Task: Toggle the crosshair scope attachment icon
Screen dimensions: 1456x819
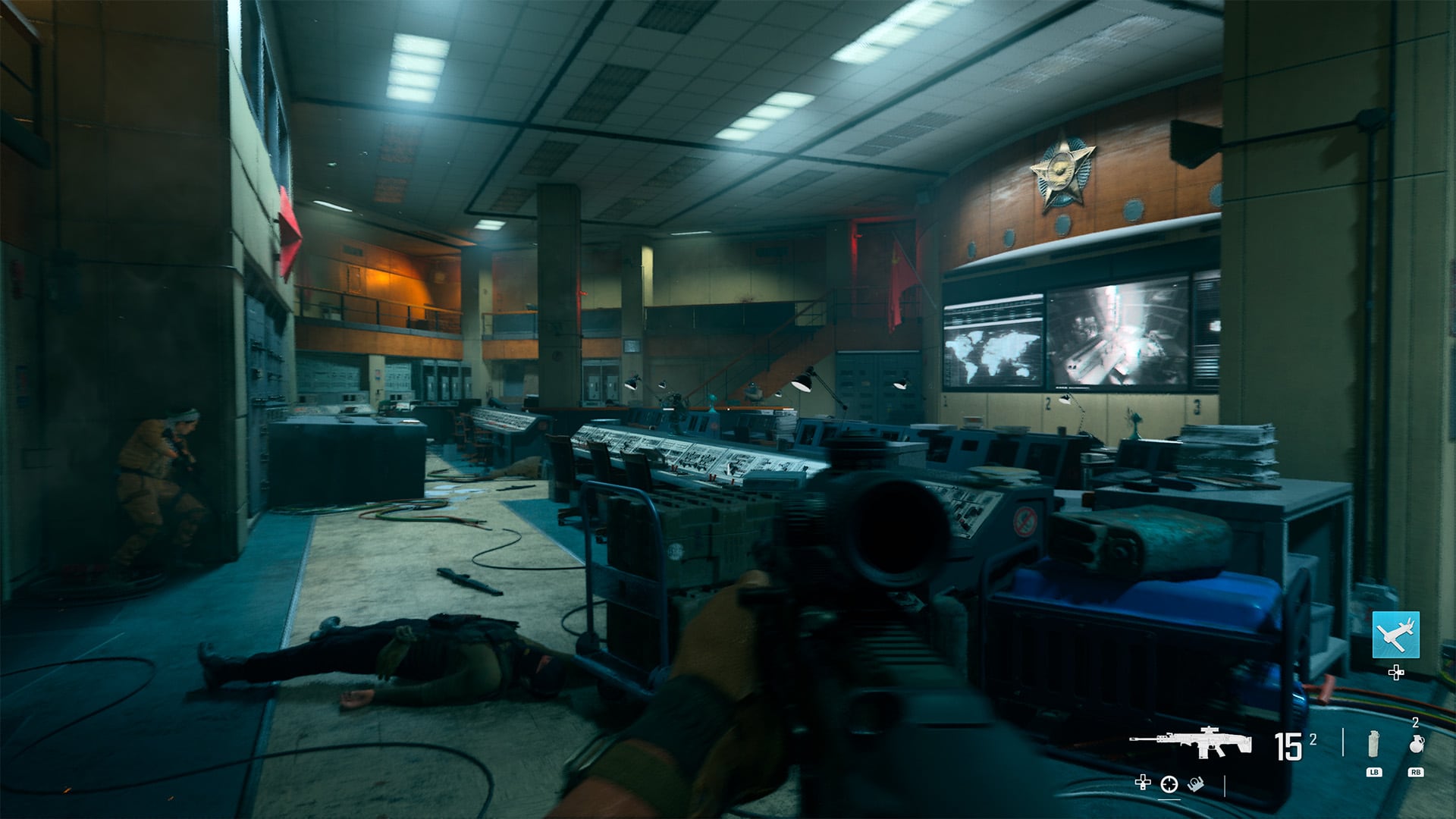Action: tap(1169, 783)
